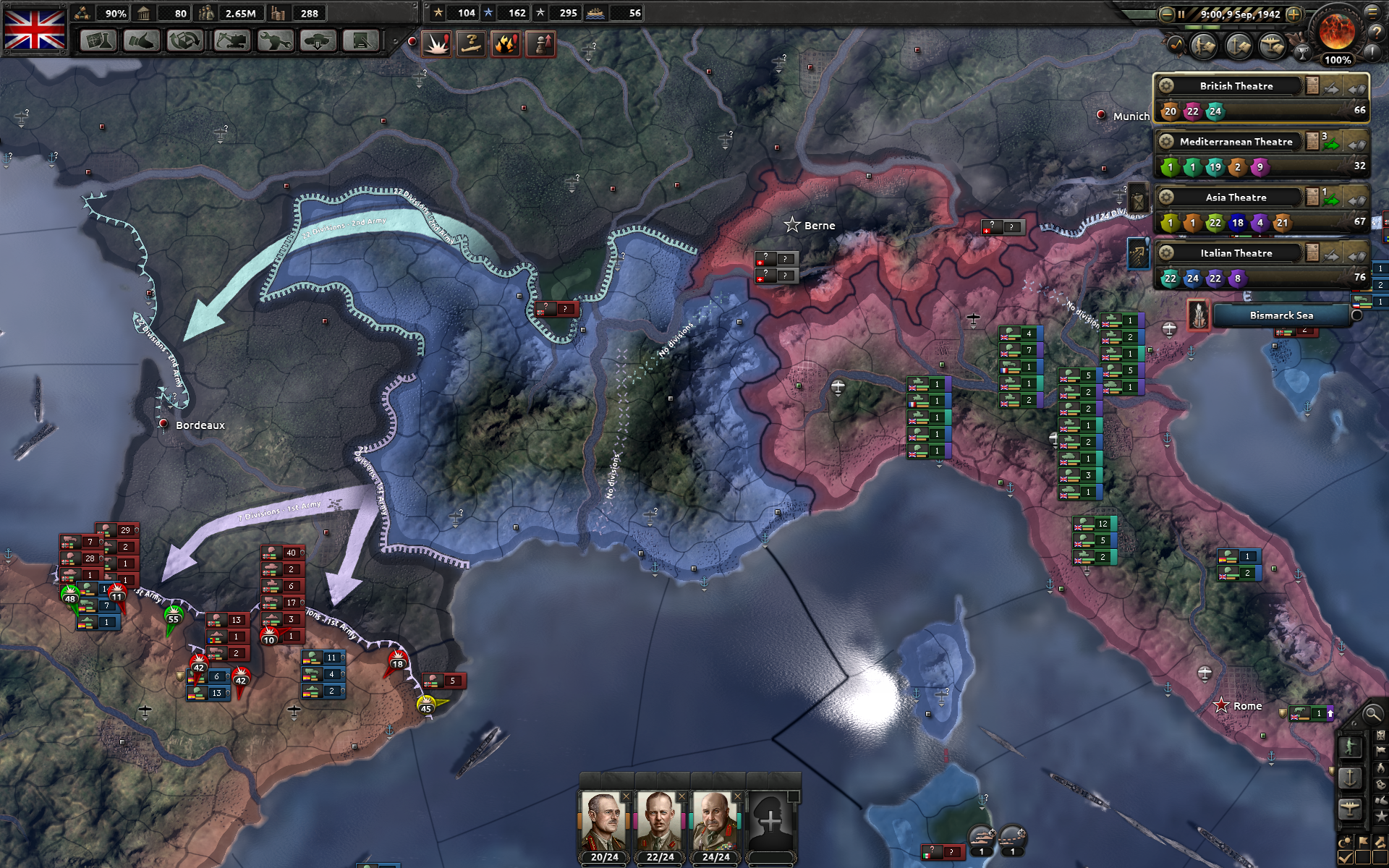Open British Theatre settings via its gear
This screenshot has width=1389, height=868.
[1168, 85]
